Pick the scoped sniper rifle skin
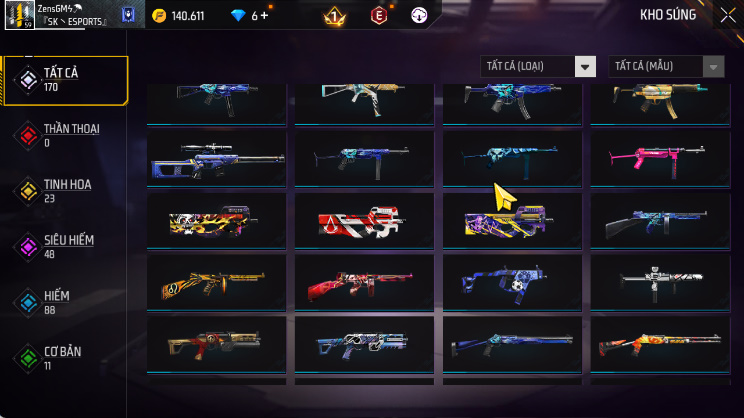 216,159
